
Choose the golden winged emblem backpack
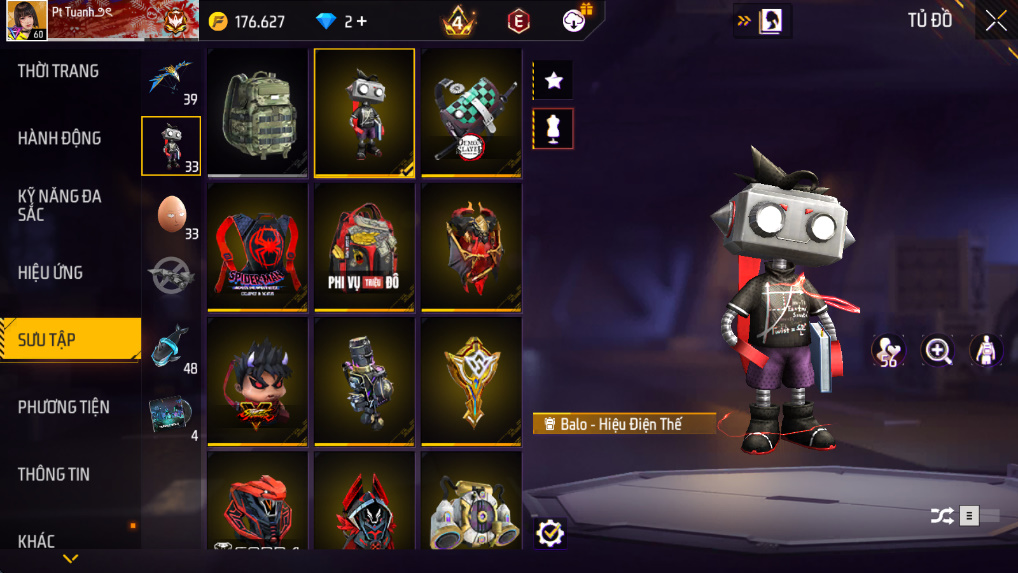(x=471, y=380)
